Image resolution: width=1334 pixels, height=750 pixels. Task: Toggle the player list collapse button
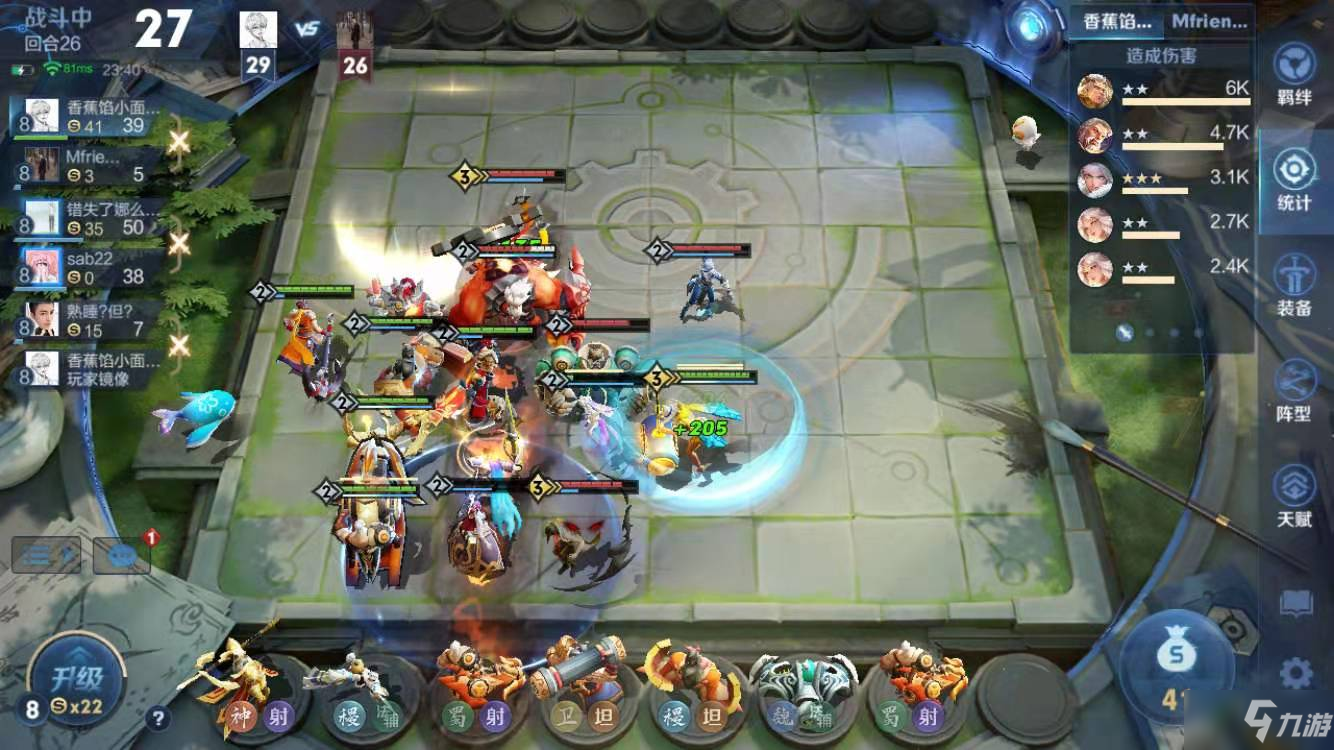coord(46,555)
